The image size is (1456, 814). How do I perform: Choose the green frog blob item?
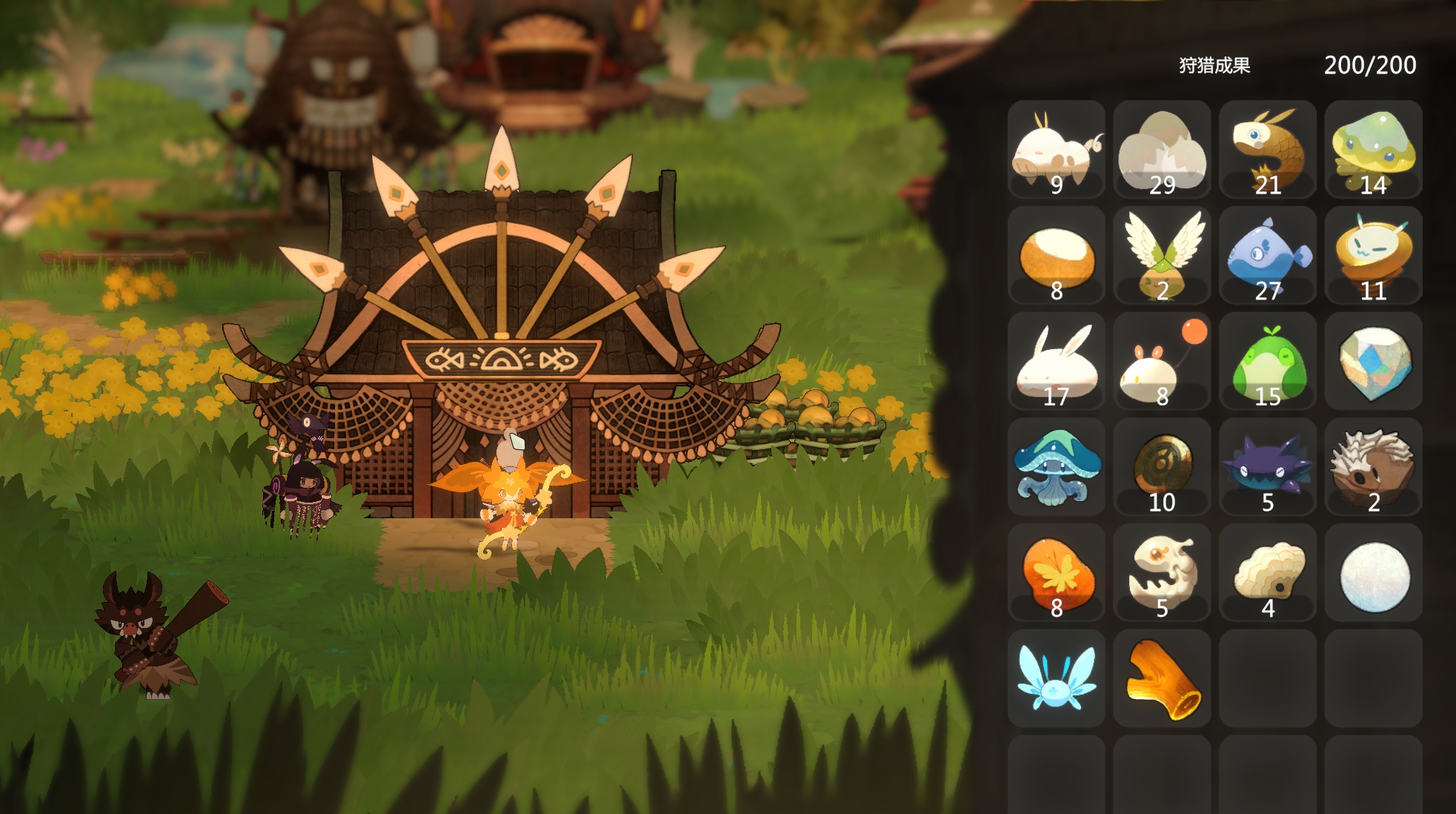click(x=1267, y=362)
